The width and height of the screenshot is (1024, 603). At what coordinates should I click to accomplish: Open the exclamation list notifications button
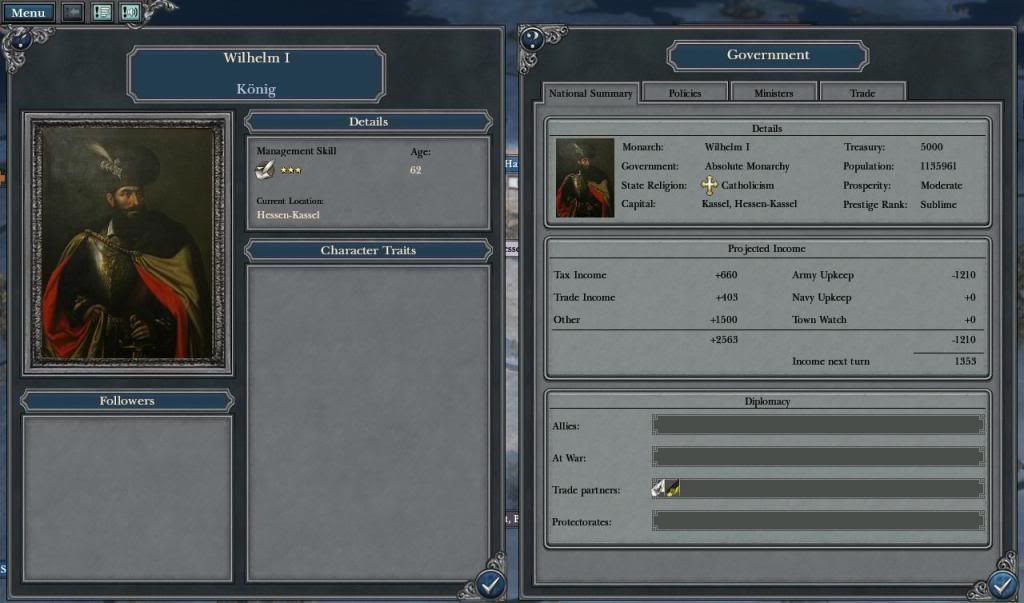pos(102,13)
